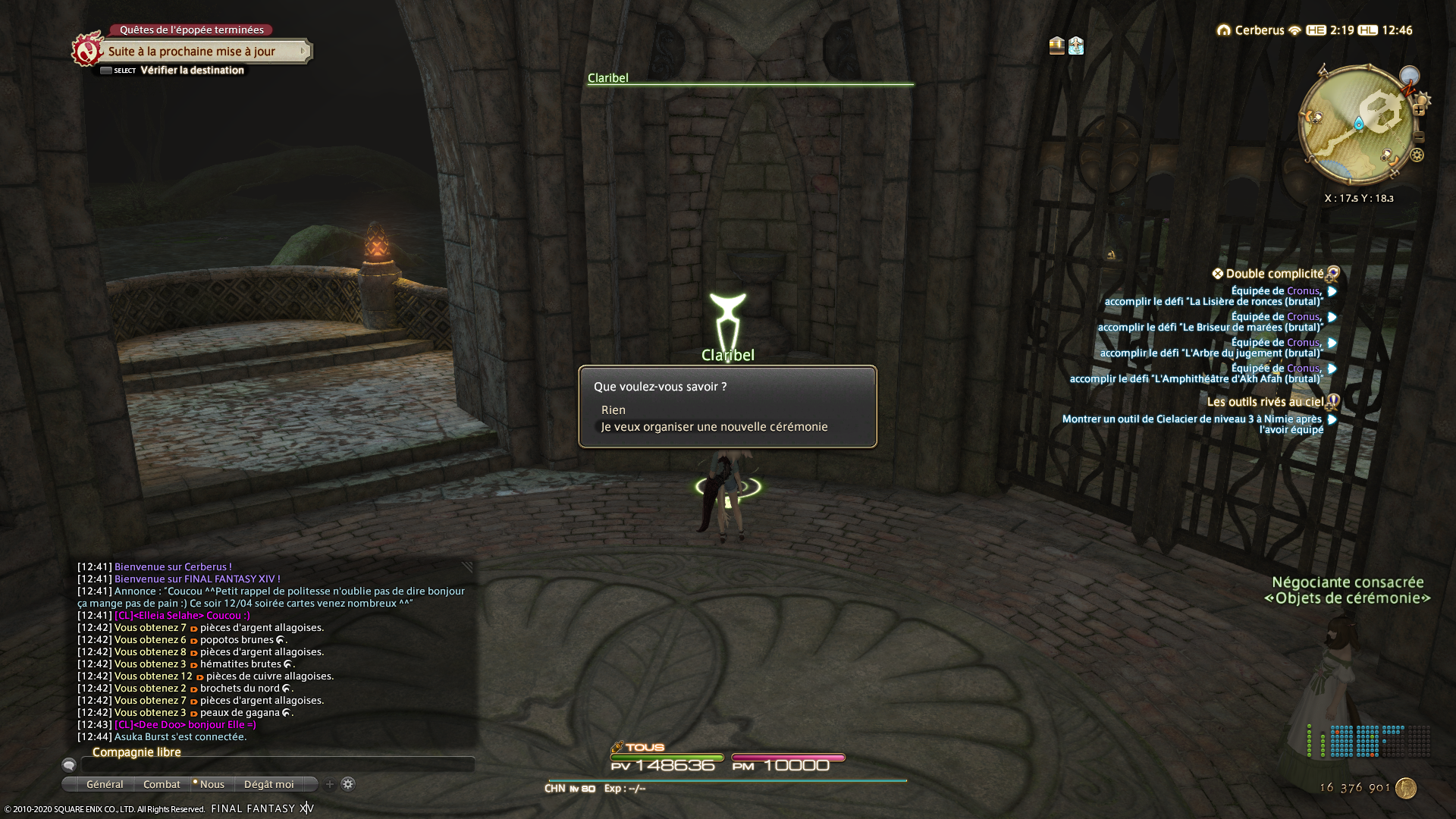
Task: Switch to the Nous chat tab
Action: [212, 784]
